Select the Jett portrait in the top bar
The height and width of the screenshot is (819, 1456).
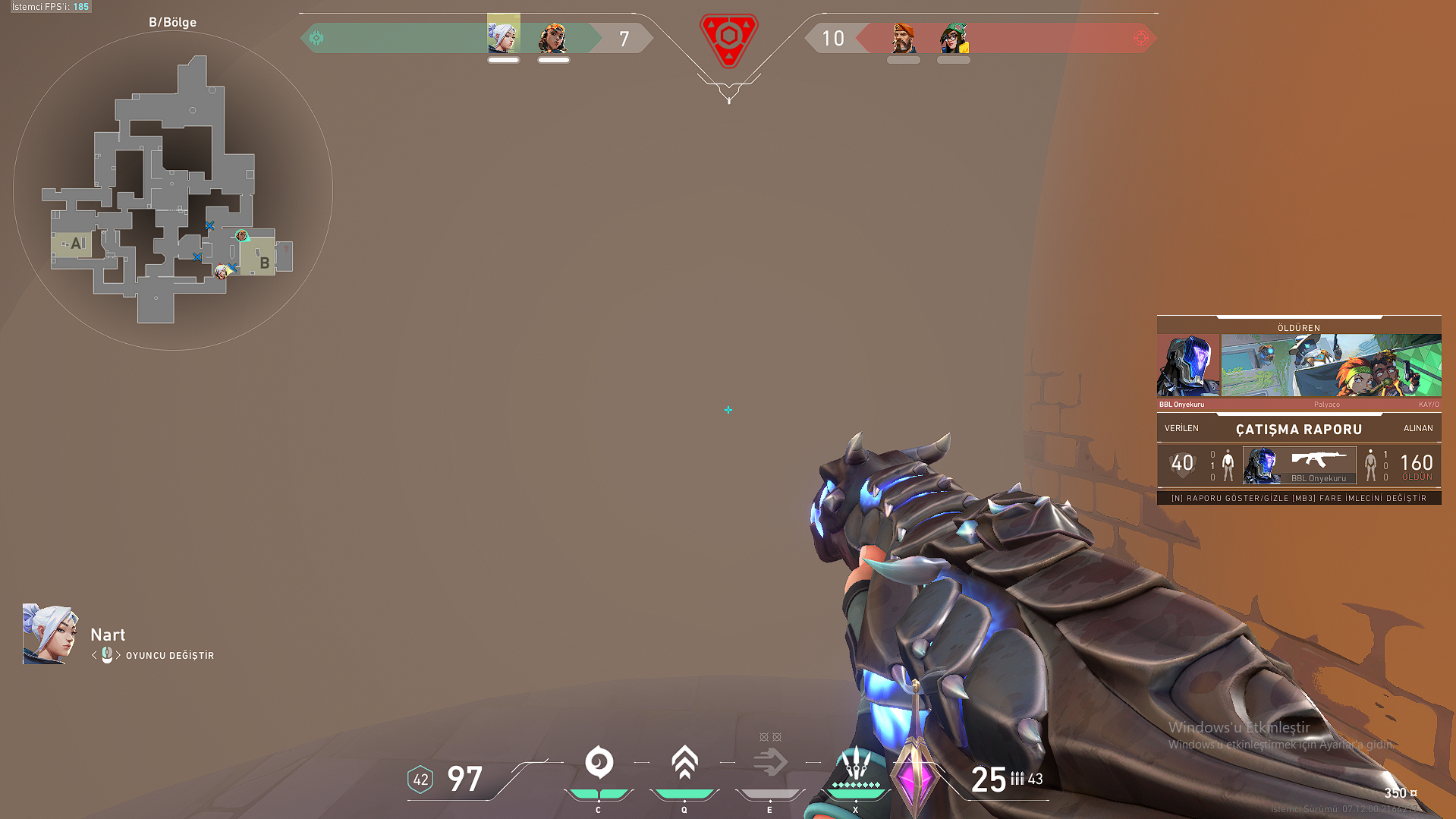[x=503, y=34]
